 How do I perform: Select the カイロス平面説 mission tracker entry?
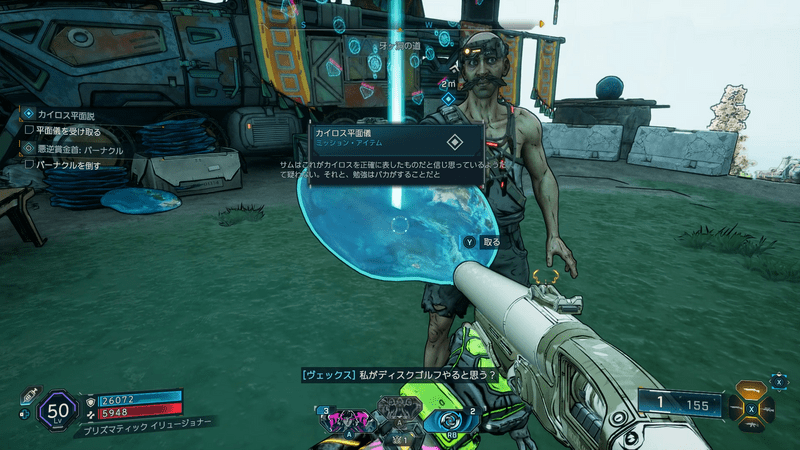coord(67,114)
